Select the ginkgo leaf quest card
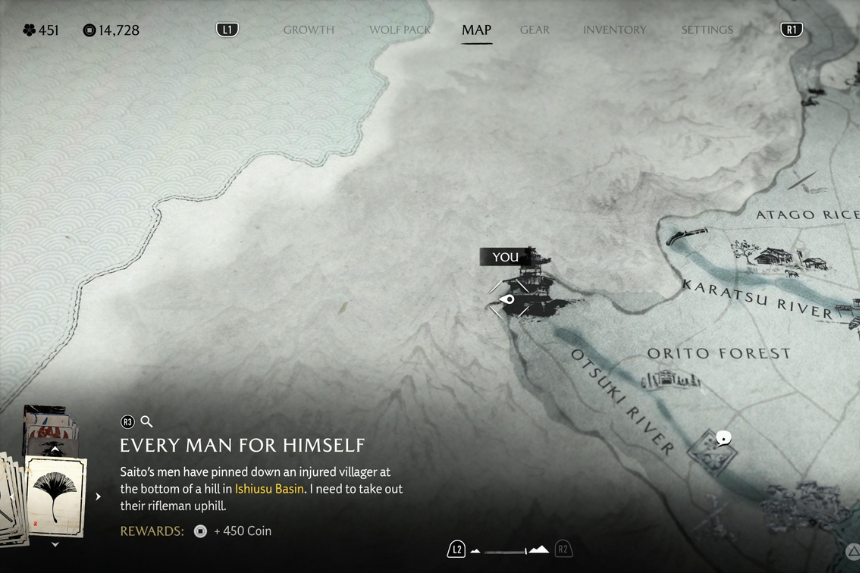The width and height of the screenshot is (860, 573). click(55, 496)
